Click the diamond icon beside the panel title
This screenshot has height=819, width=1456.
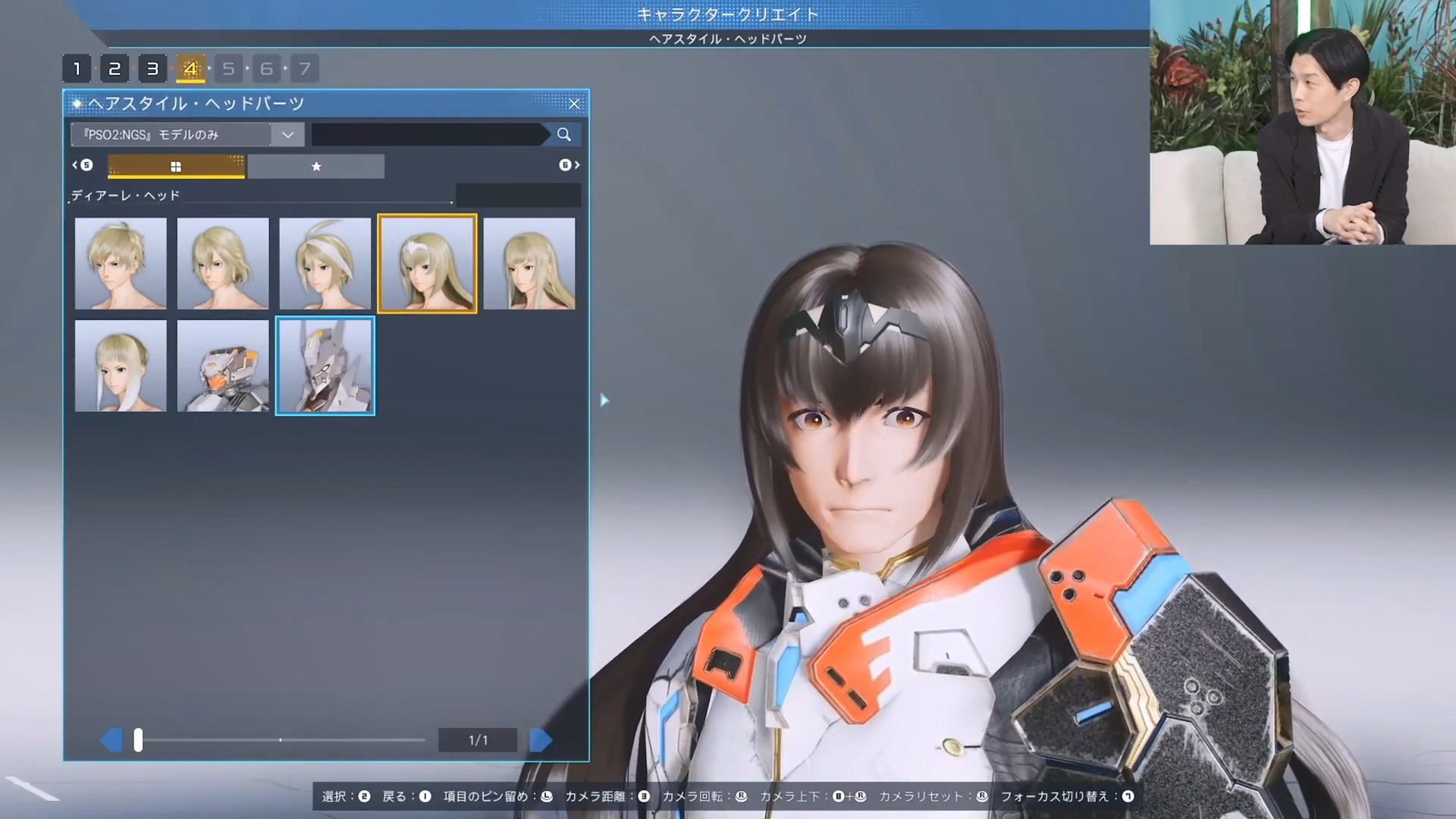point(78,104)
